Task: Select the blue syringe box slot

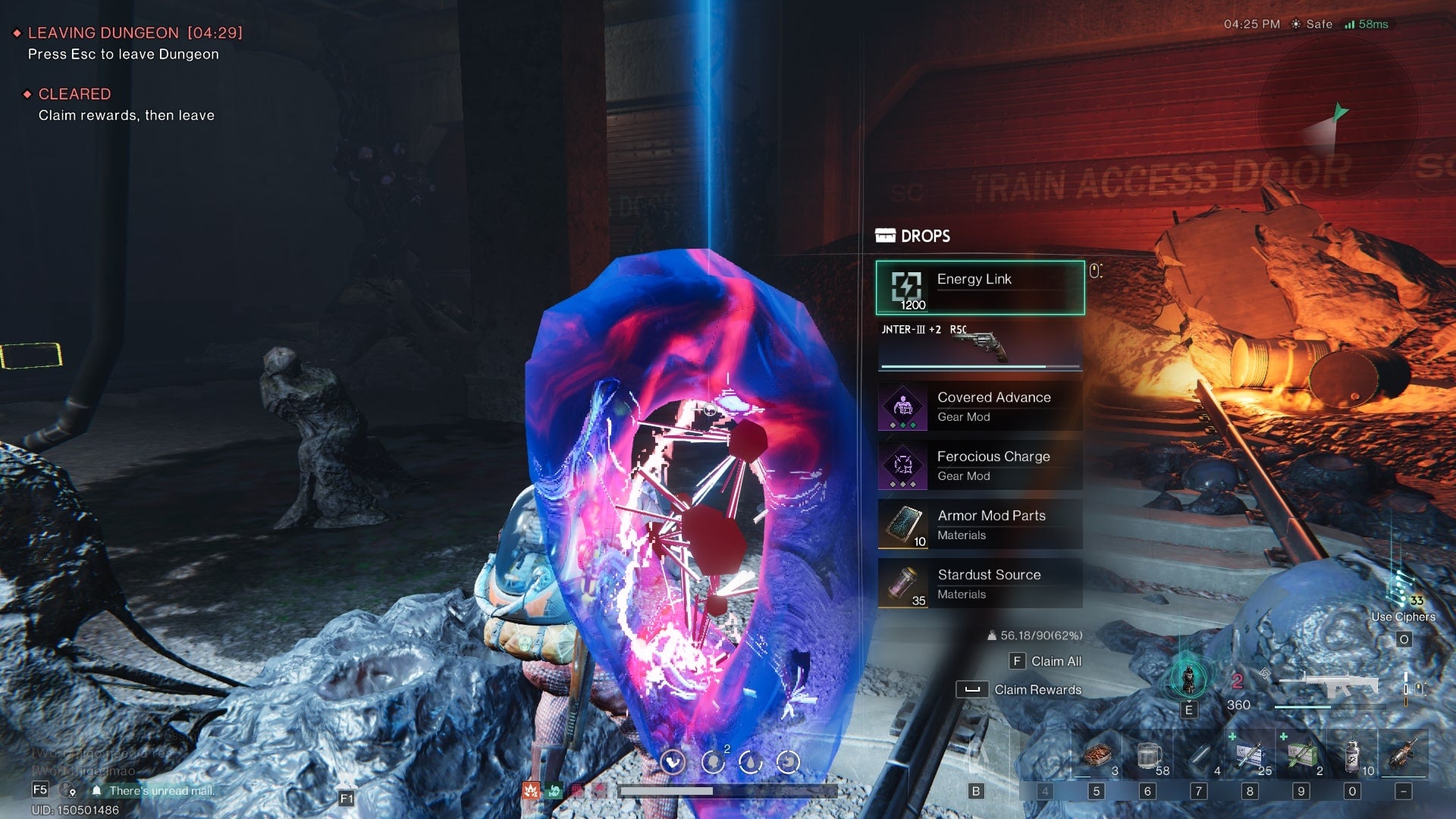Action: click(1250, 755)
